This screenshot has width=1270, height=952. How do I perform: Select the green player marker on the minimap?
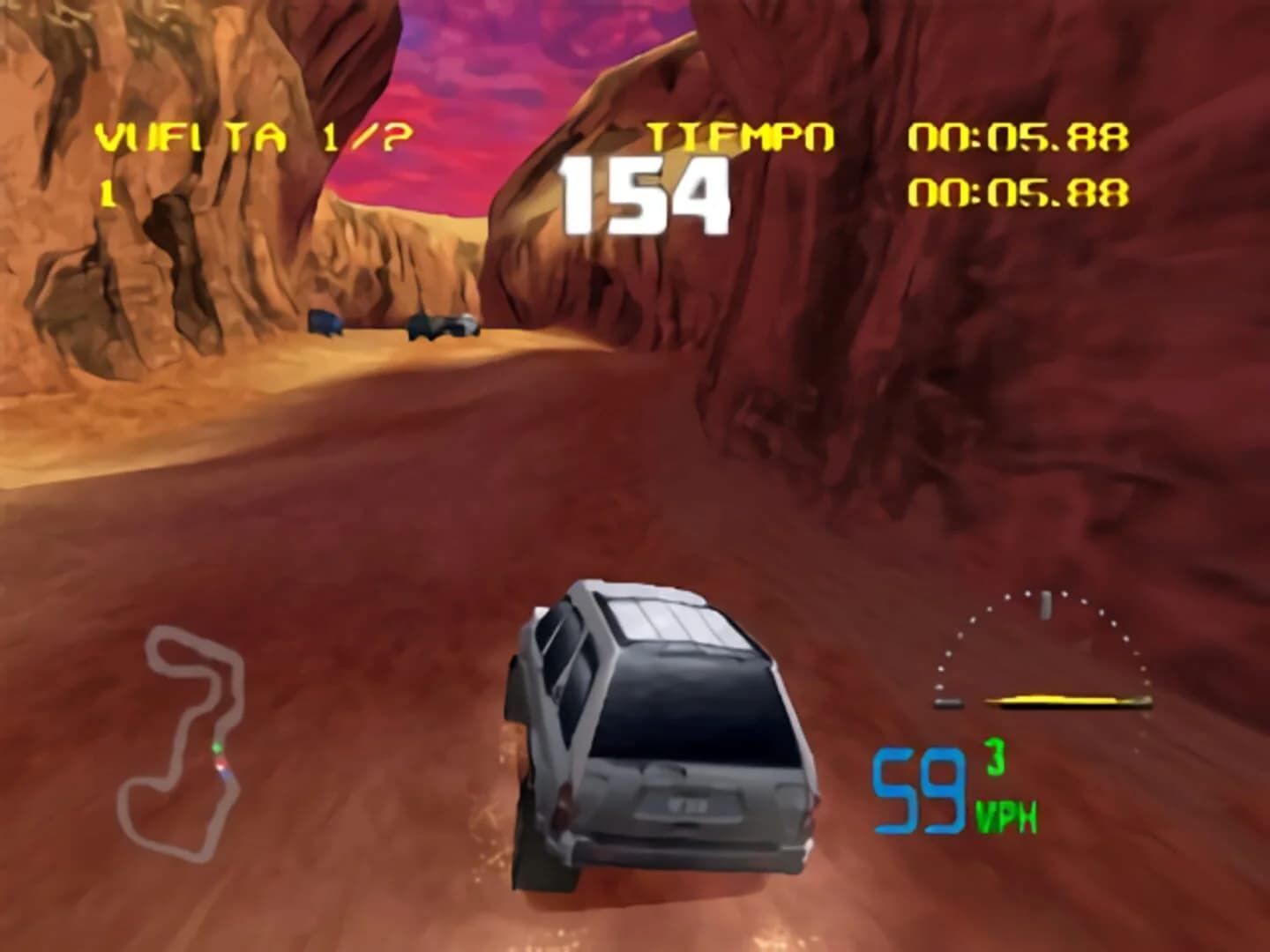point(218,747)
